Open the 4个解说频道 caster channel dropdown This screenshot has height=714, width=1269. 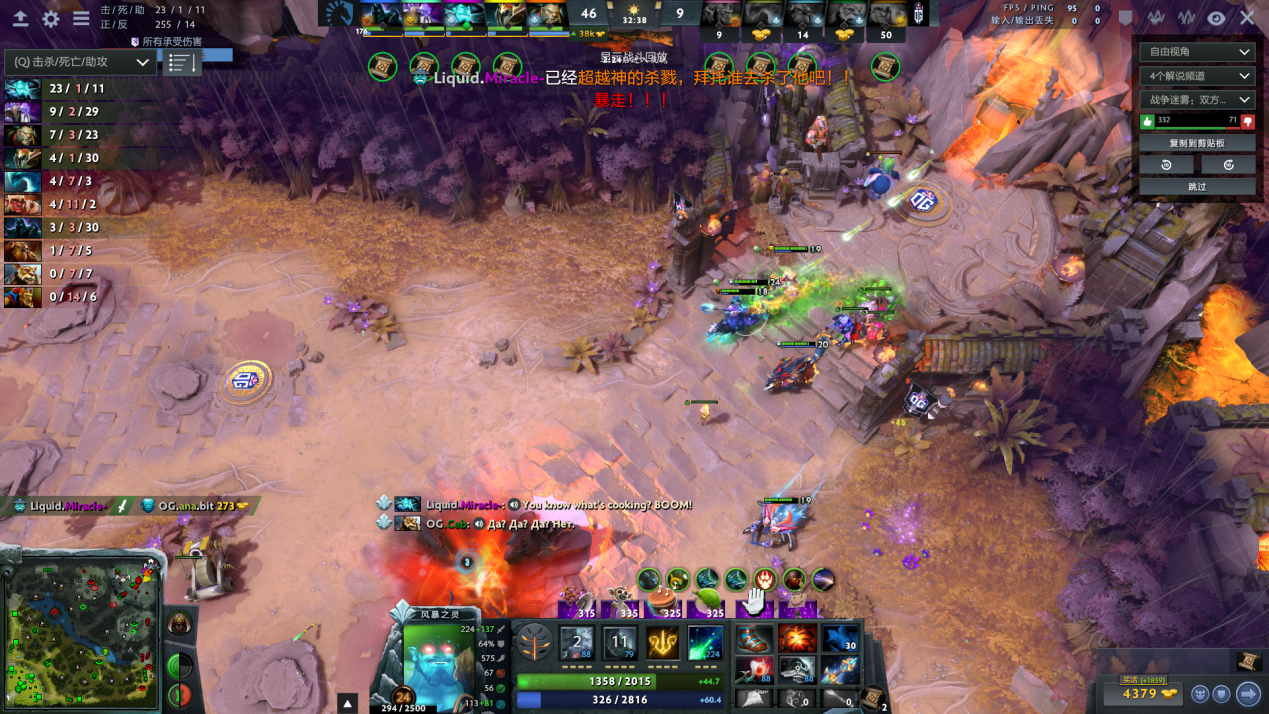(x=1197, y=76)
